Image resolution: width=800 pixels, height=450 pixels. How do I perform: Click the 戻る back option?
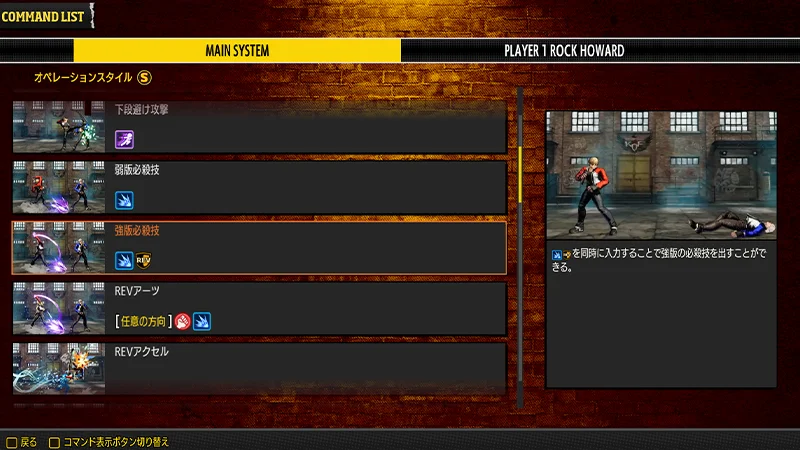pos(22,441)
